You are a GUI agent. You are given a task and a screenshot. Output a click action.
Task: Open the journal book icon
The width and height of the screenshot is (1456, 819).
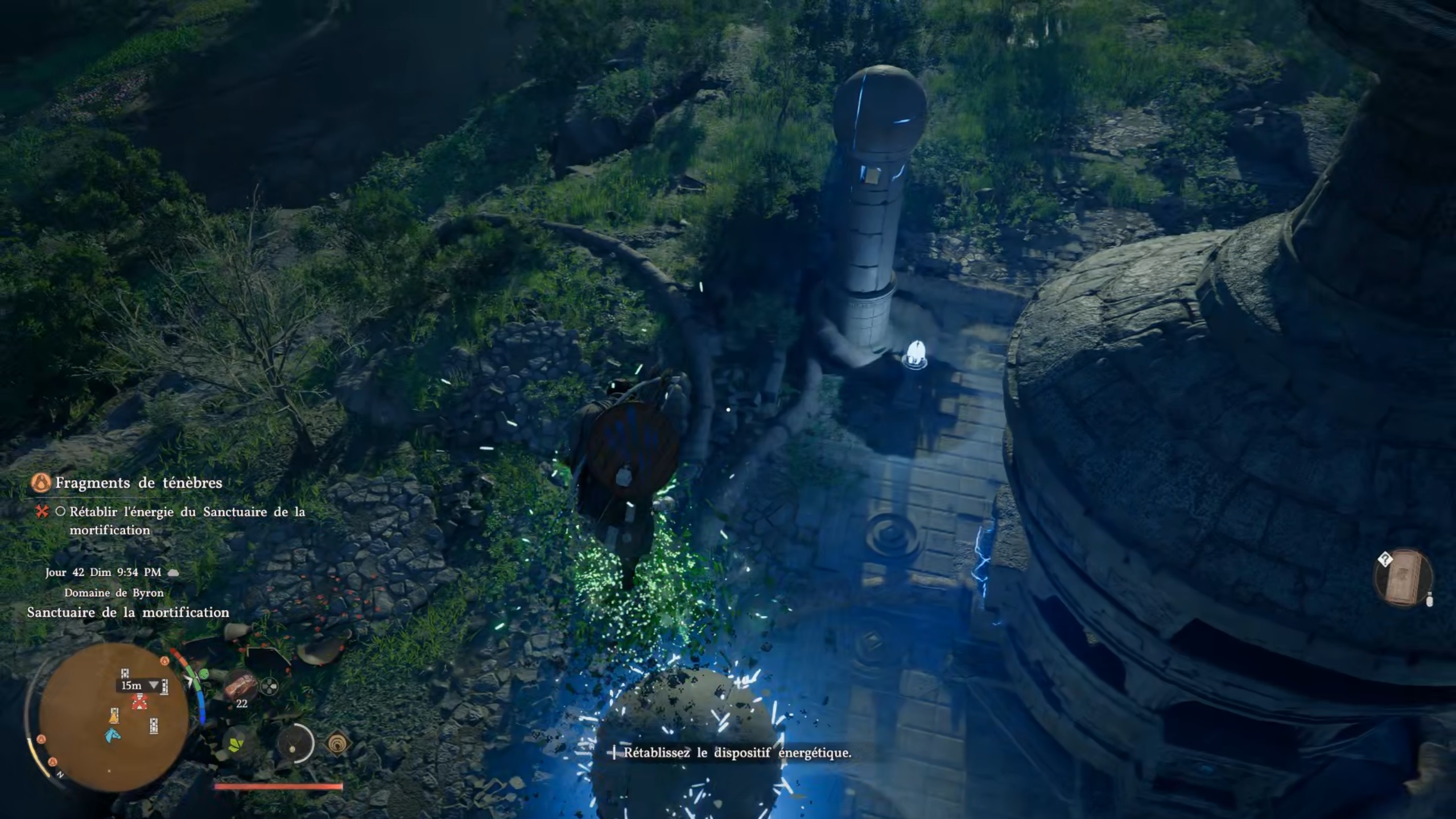pos(1403,578)
